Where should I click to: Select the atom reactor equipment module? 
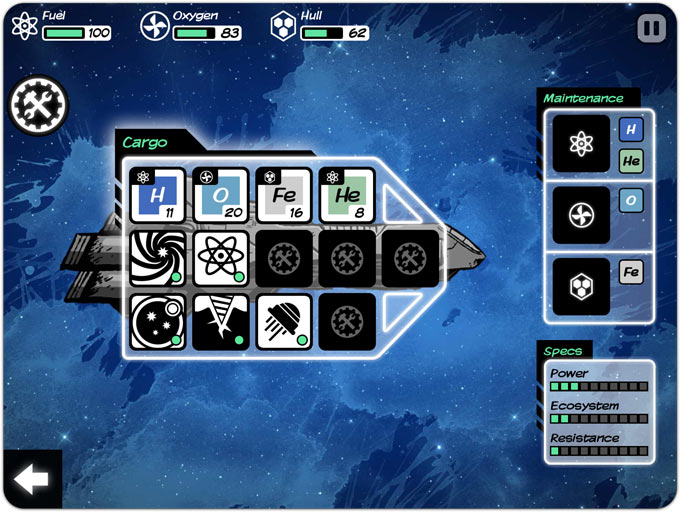tap(220, 259)
